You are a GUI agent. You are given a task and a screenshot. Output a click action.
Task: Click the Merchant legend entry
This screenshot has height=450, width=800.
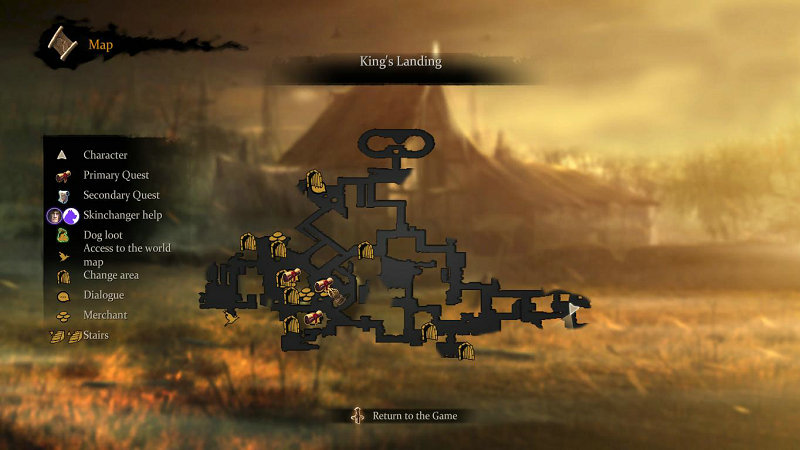(105, 315)
